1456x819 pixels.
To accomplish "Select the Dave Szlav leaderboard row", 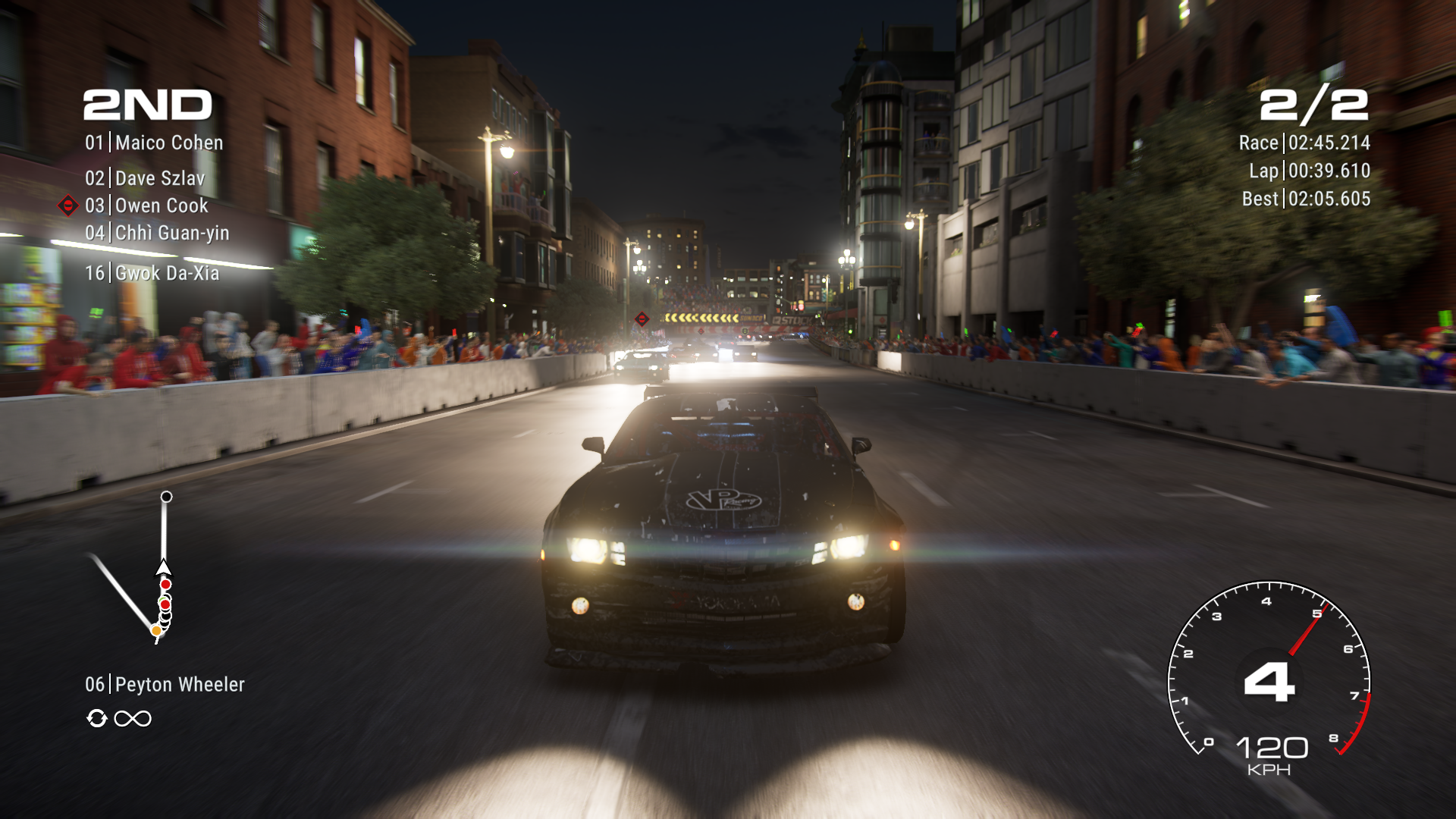I will tap(145, 178).
